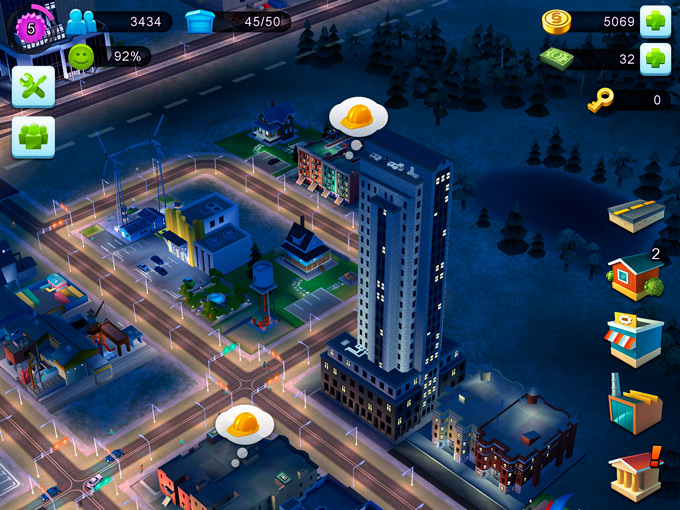Open the residential house build menu
Screen dimensions: 680x510
click(636, 275)
